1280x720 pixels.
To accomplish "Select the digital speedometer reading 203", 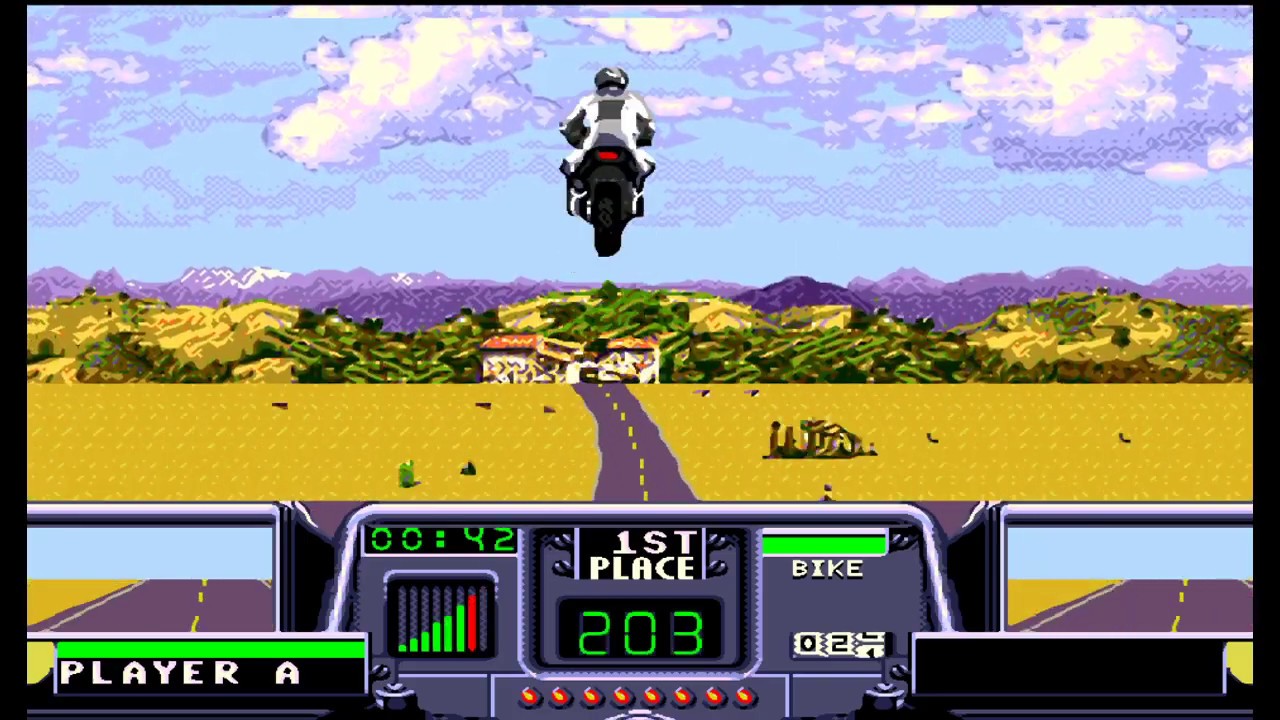I will 642,630.
